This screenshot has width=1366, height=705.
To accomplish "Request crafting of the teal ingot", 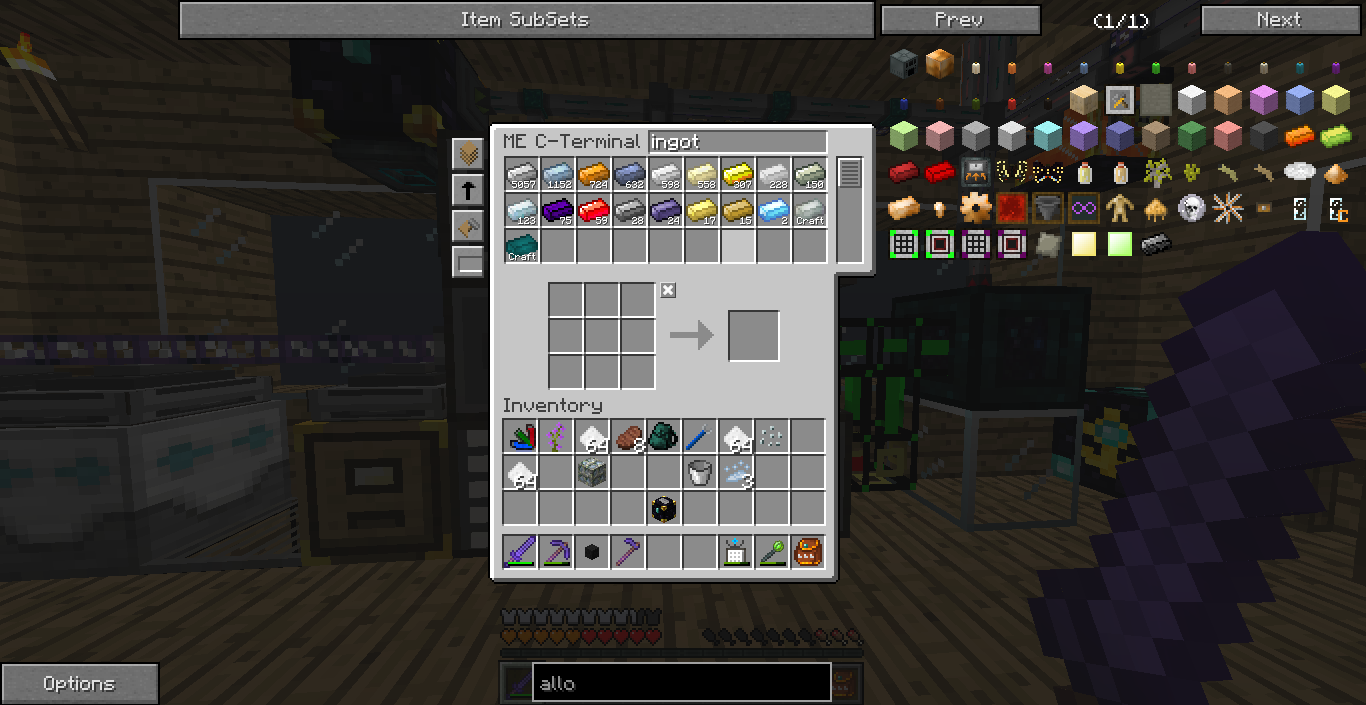I will [521, 247].
